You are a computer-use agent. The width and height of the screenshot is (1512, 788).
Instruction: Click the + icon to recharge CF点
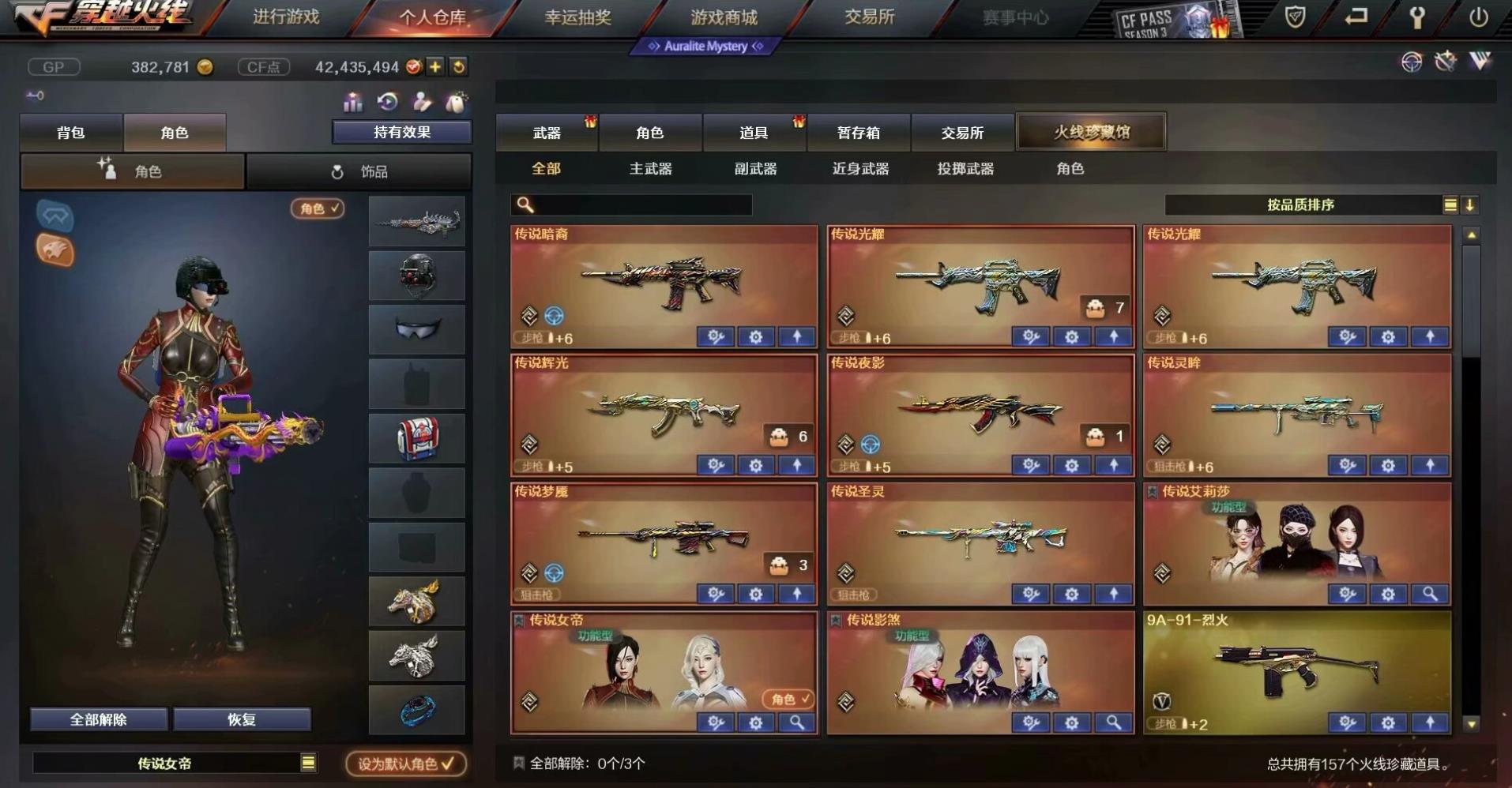click(x=433, y=67)
